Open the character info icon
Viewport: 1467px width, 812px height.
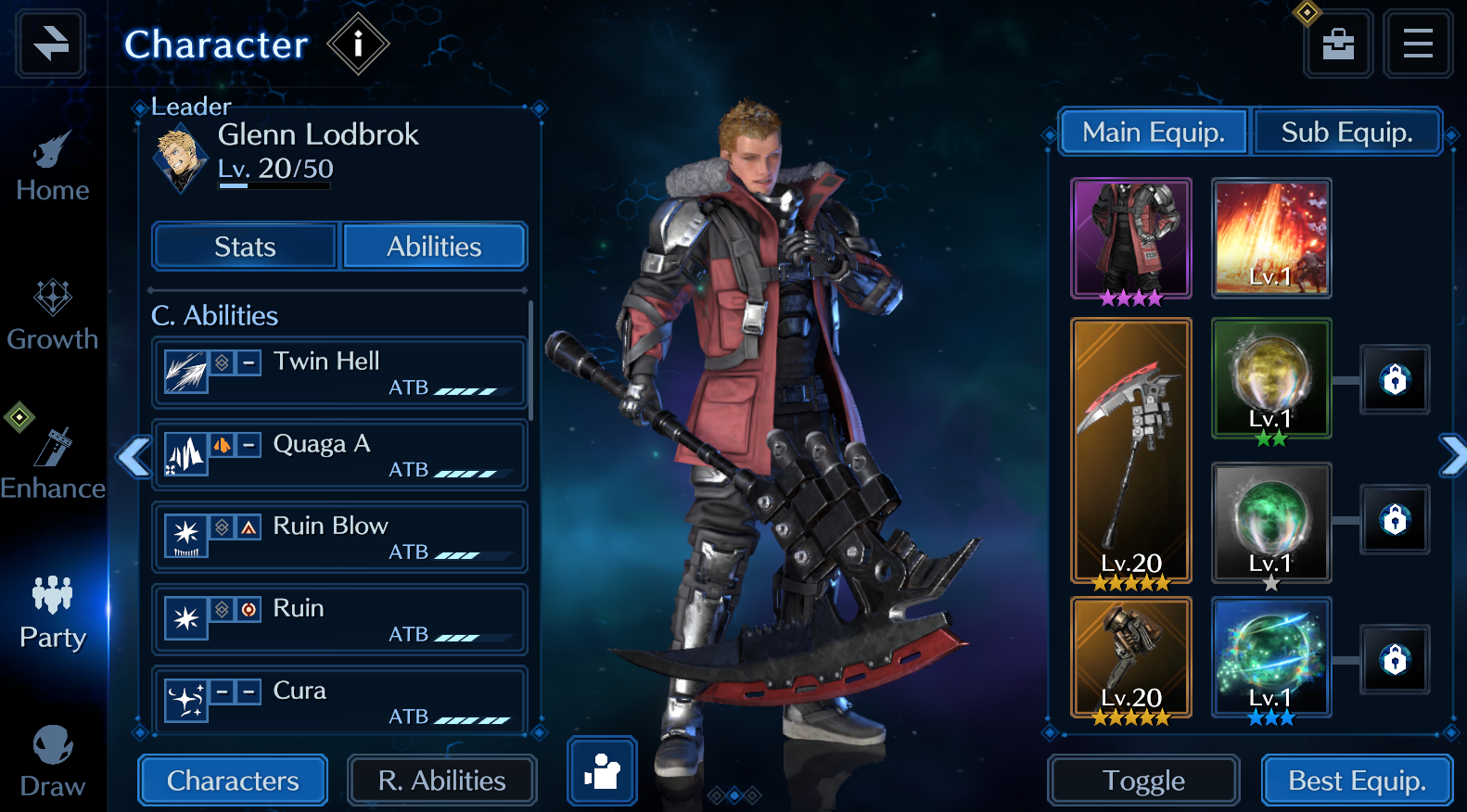click(358, 44)
